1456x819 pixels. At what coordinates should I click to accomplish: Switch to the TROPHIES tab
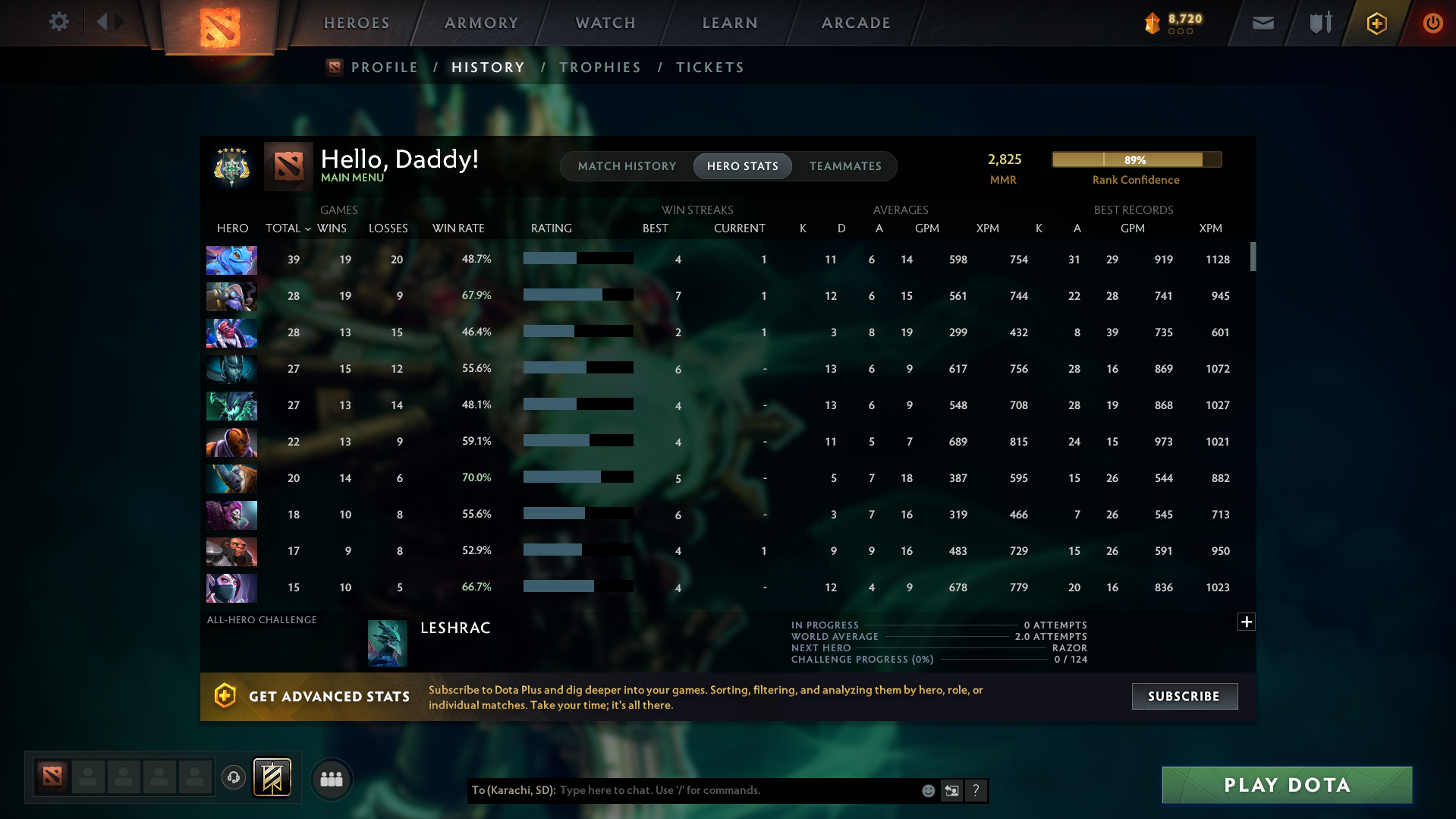(x=599, y=67)
